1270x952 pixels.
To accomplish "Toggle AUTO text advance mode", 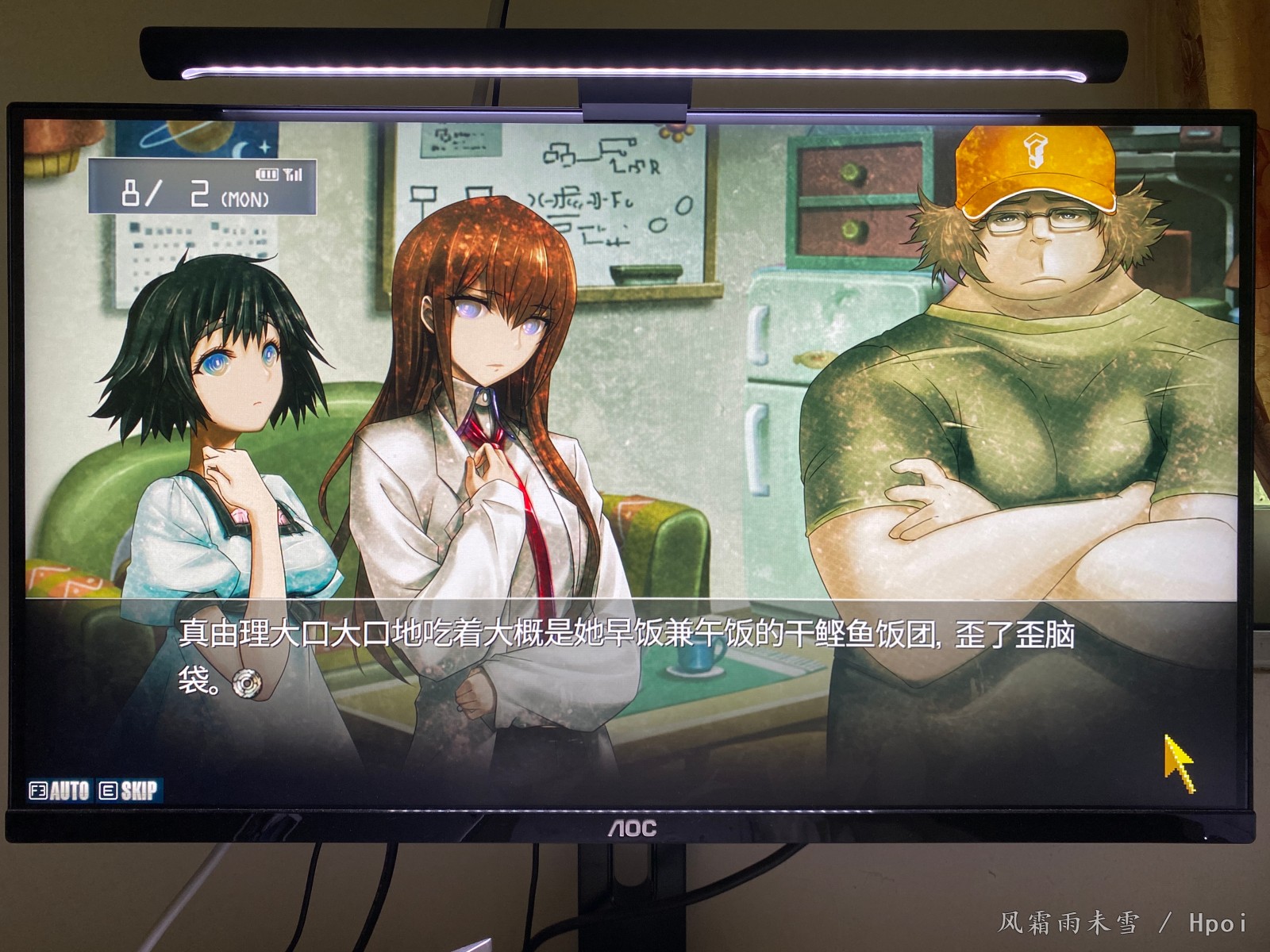I will pos(60,790).
